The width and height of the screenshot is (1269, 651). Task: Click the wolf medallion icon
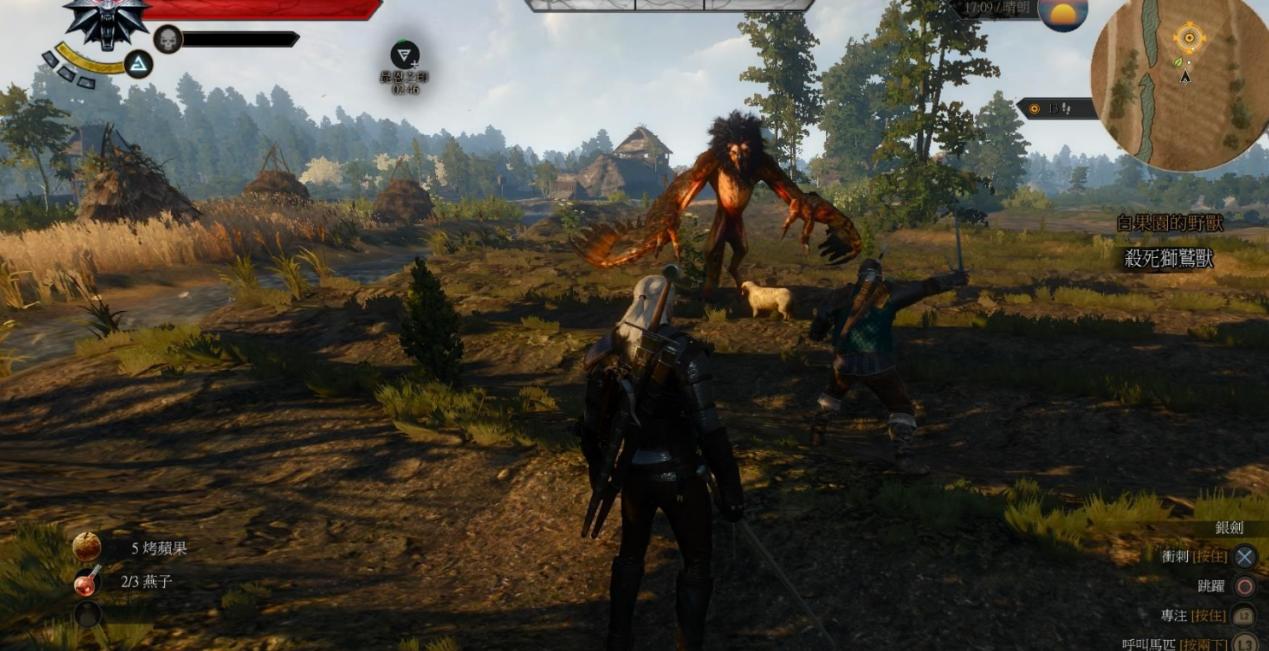pyautogui.click(x=106, y=20)
